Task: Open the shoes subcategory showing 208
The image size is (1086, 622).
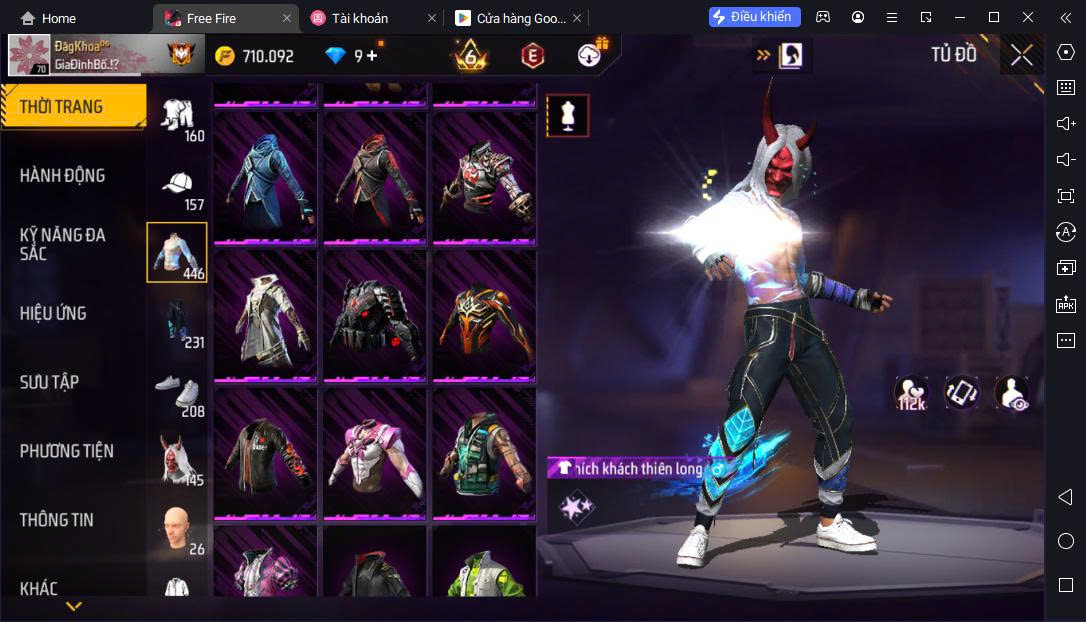Action: pyautogui.click(x=178, y=393)
